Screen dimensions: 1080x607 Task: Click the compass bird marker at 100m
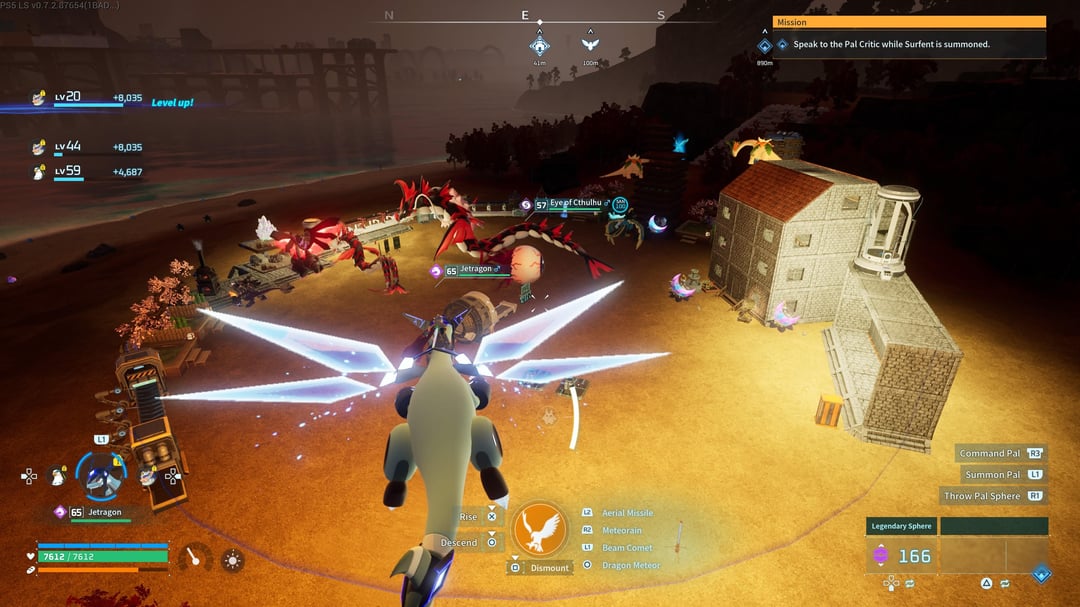point(590,45)
